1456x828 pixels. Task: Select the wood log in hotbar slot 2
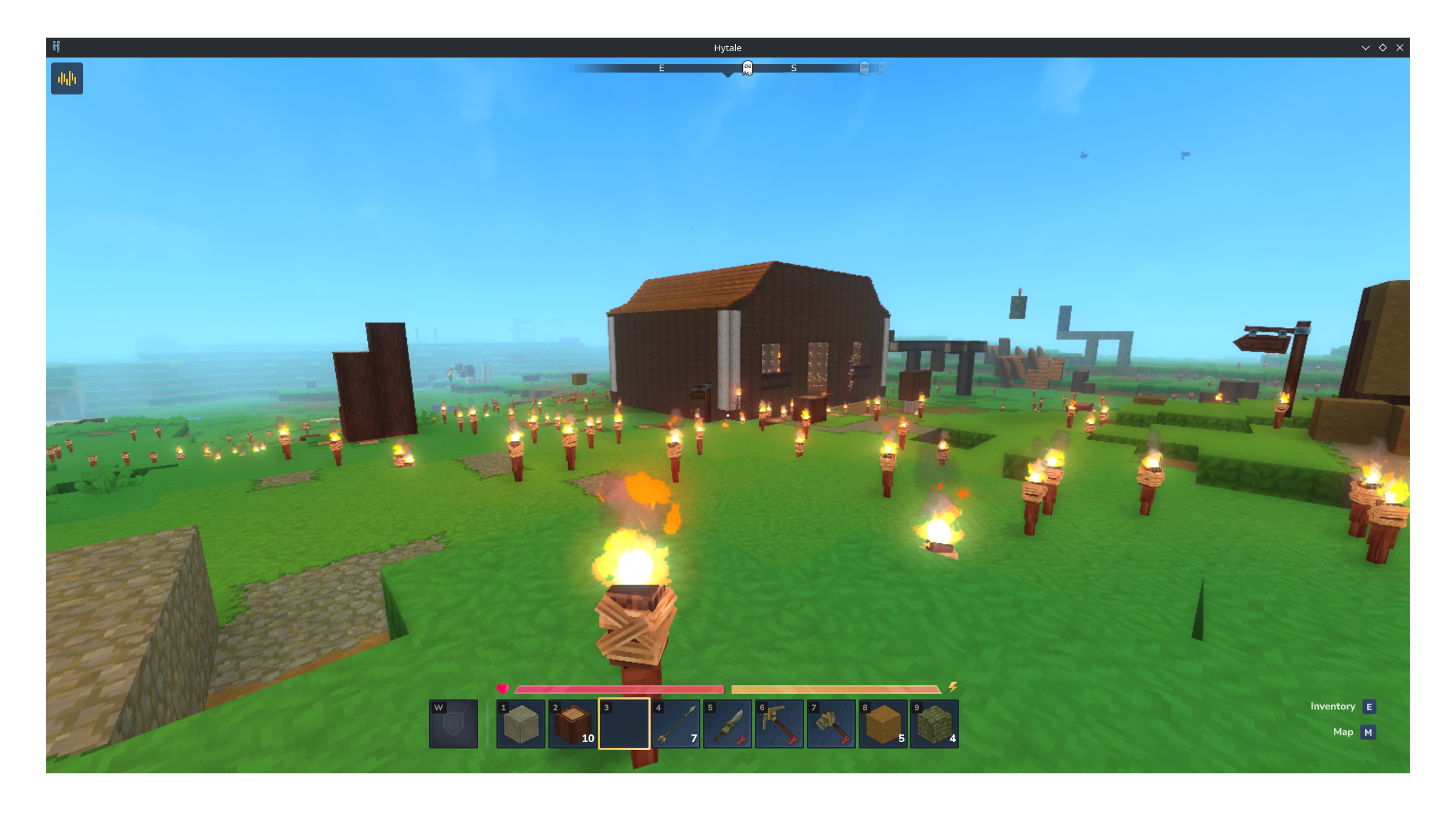tap(572, 724)
